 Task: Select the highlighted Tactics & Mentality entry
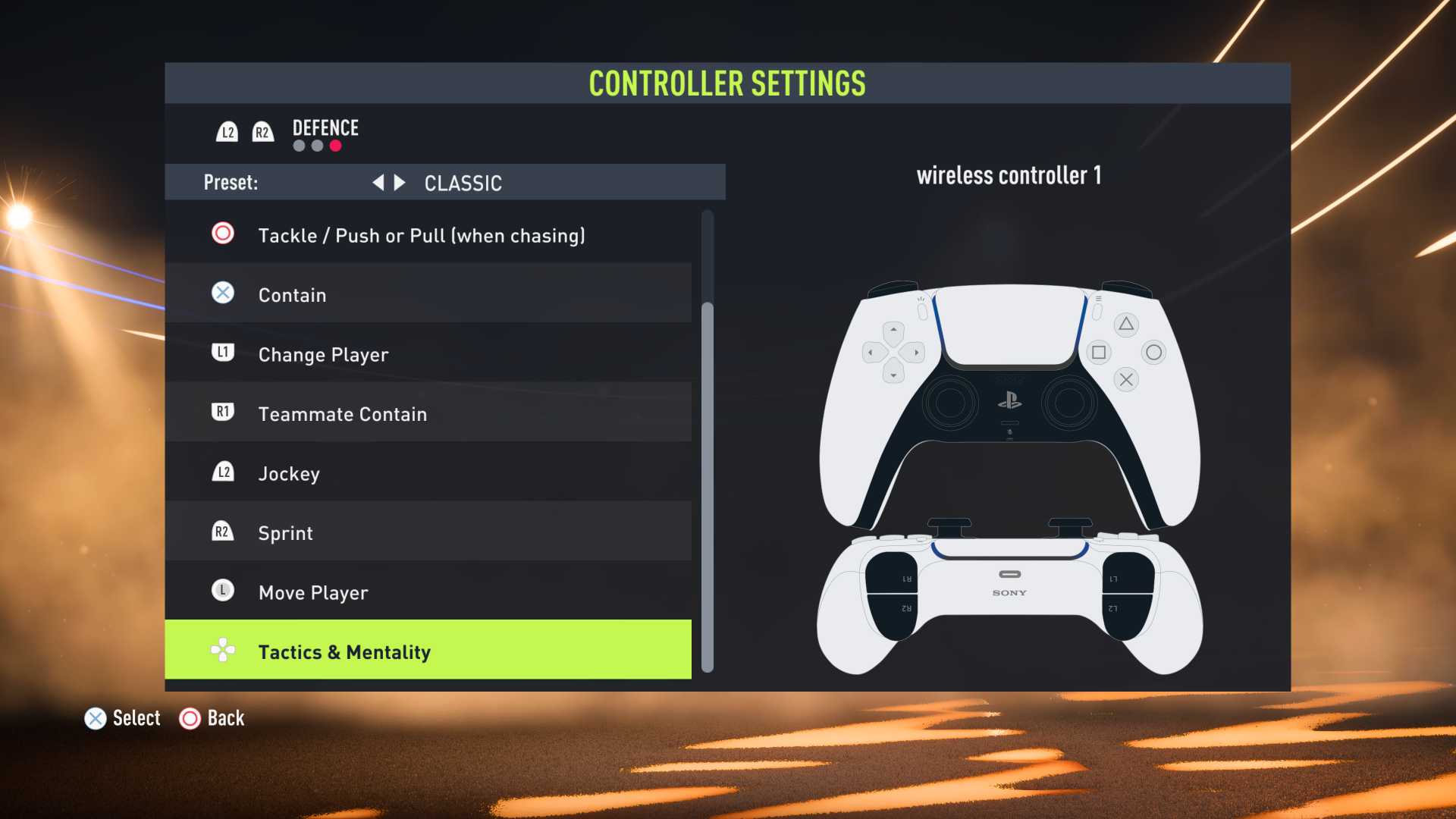[x=428, y=650]
